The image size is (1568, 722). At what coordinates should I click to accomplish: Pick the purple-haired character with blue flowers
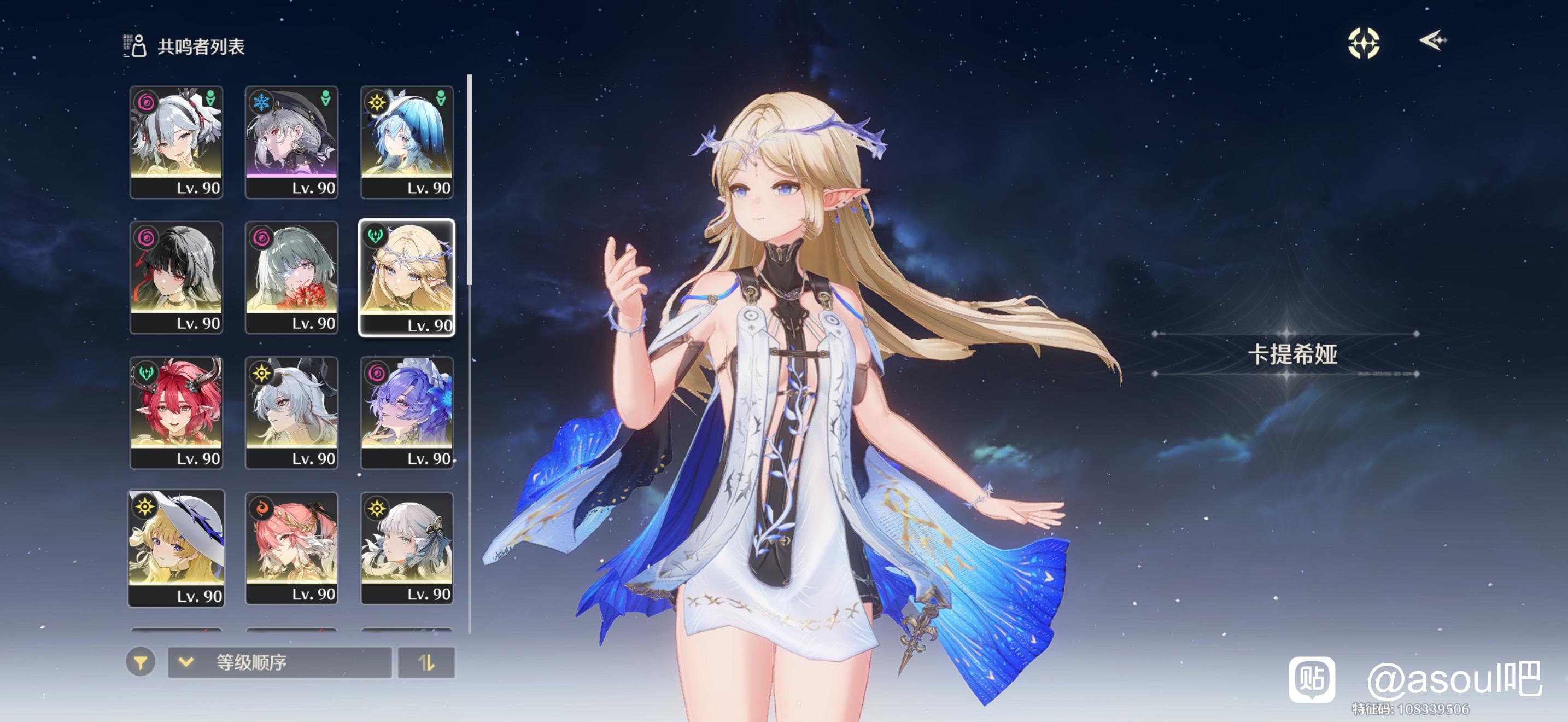[x=407, y=412]
